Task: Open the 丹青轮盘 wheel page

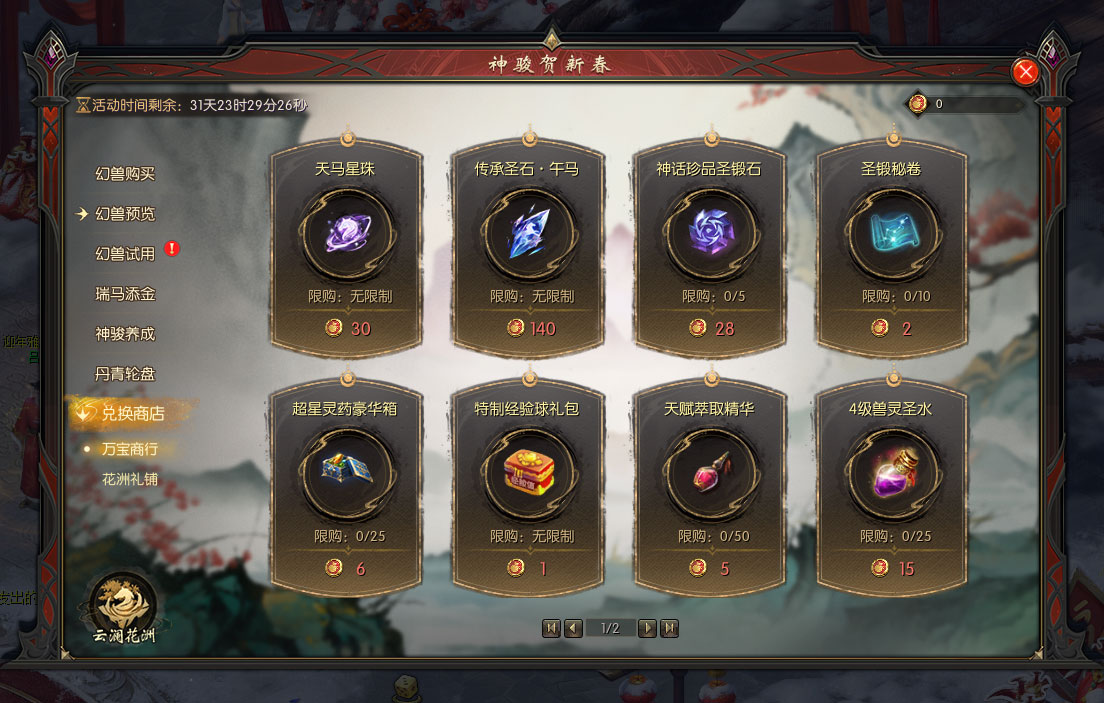Action: (125, 374)
